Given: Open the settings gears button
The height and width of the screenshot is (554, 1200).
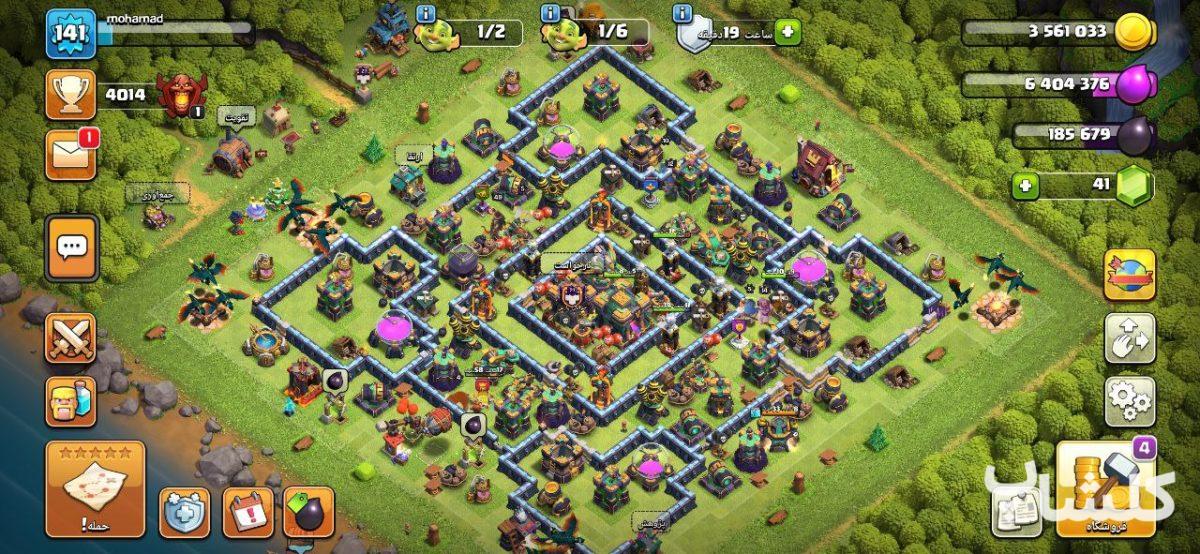Looking at the screenshot, I should [x=1130, y=401].
